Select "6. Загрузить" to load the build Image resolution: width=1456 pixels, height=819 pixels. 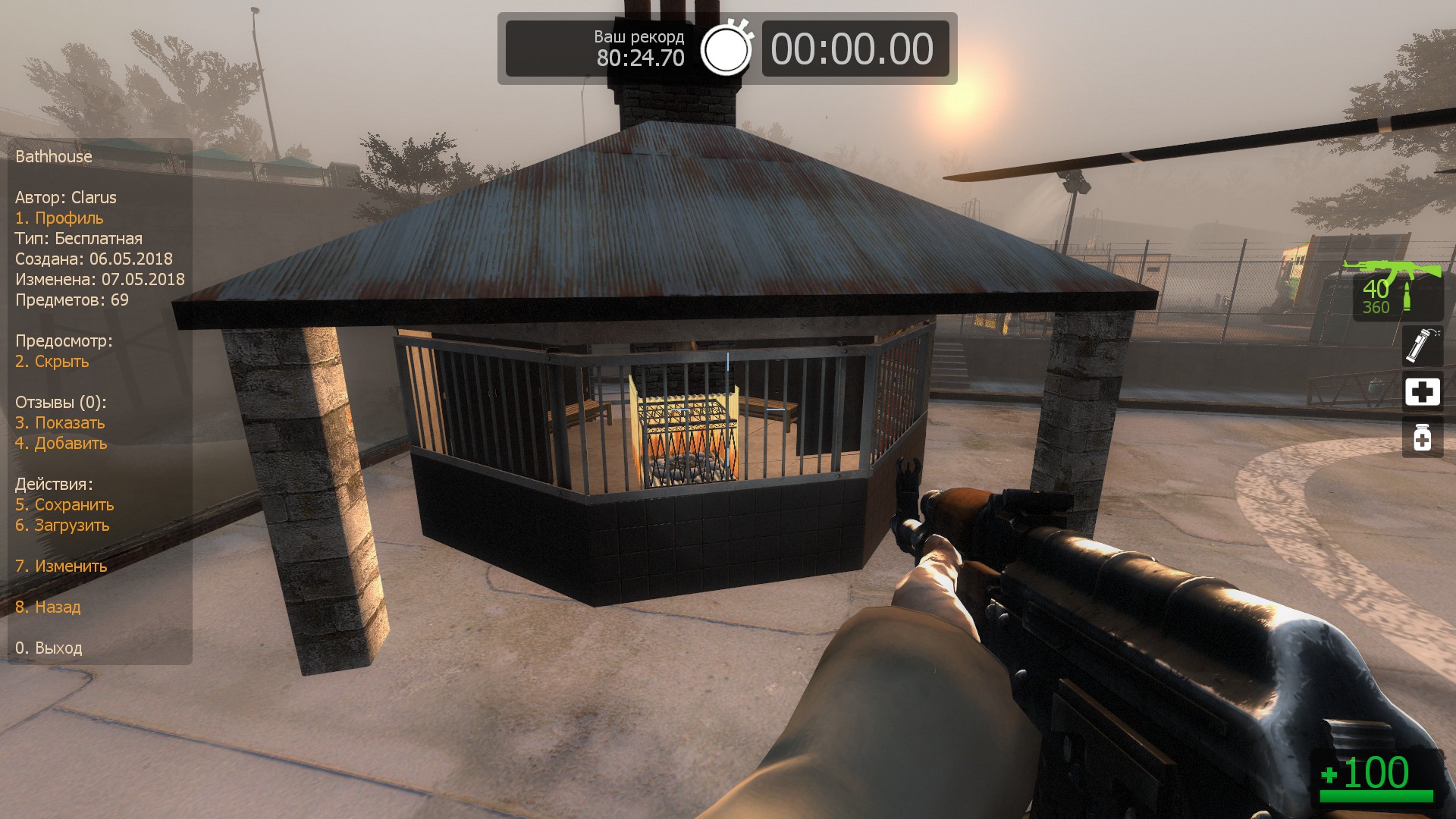coord(62,526)
